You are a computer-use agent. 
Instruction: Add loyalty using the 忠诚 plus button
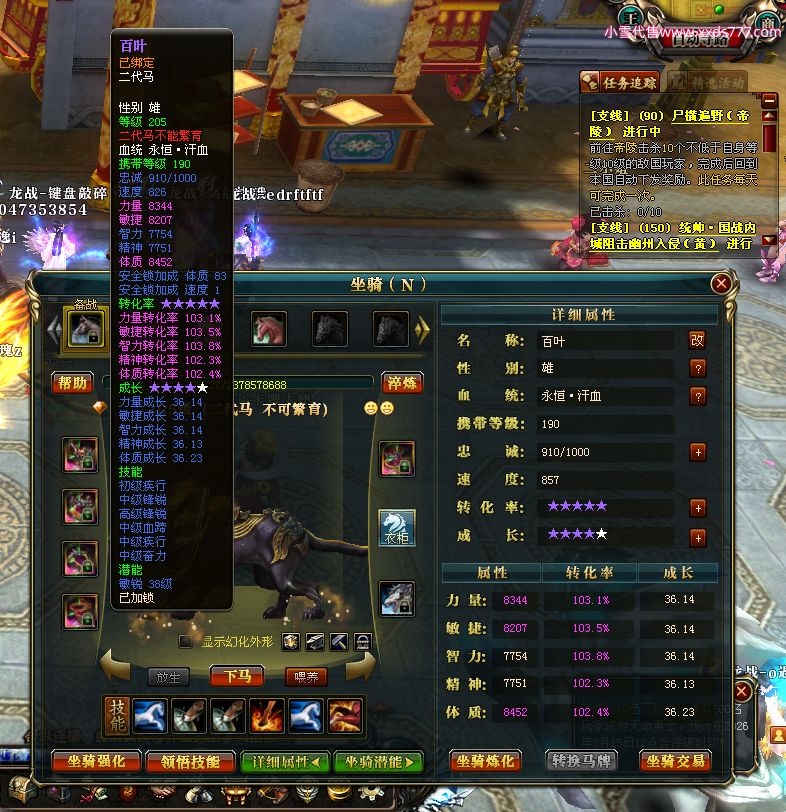pos(698,452)
